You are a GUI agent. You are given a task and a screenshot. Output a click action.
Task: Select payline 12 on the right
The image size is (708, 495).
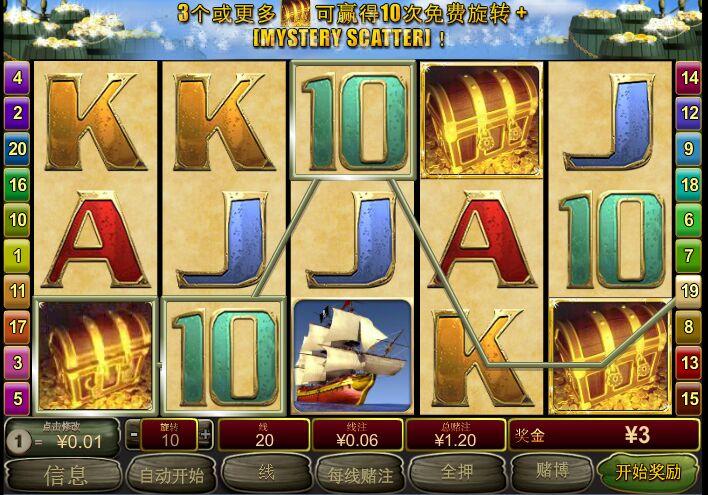tap(689, 113)
